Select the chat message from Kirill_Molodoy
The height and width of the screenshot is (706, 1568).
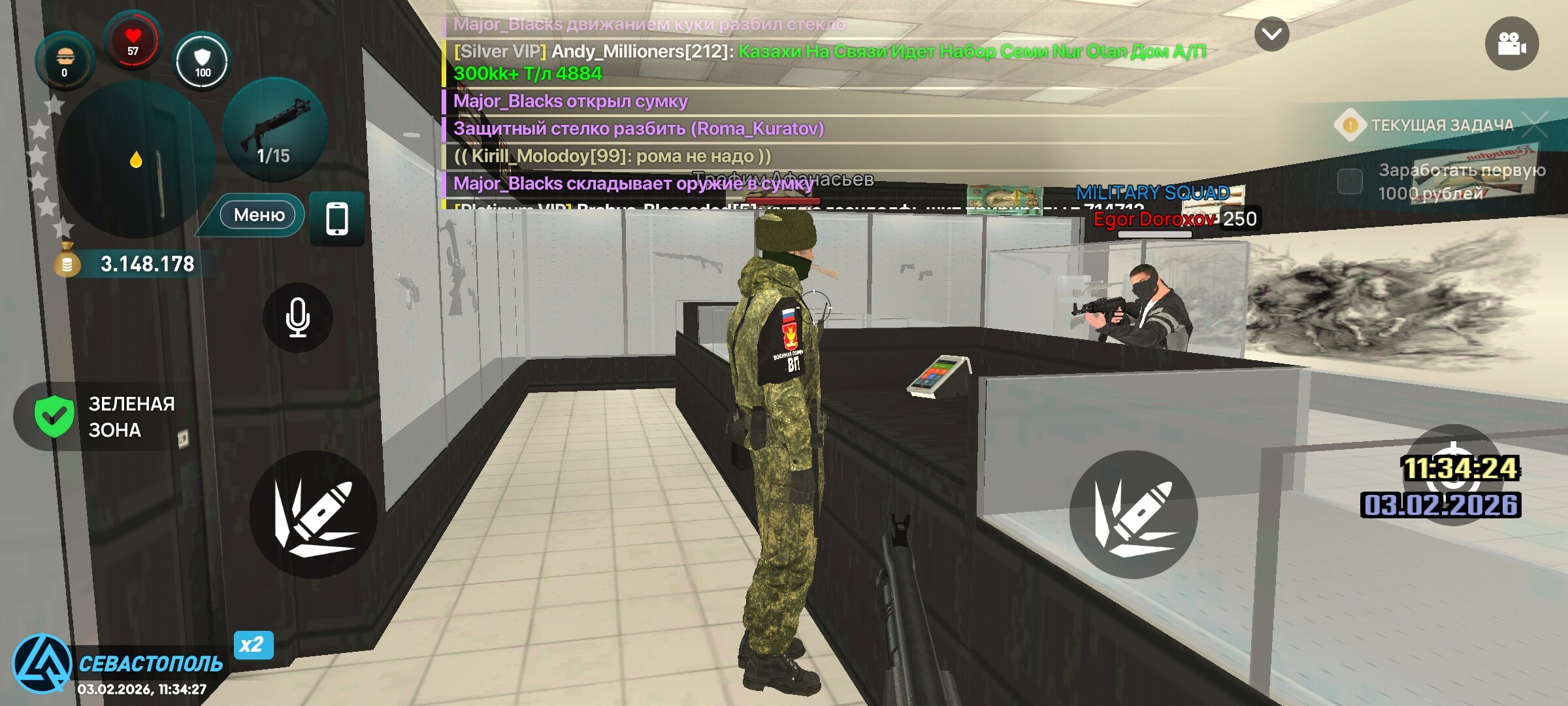[611, 156]
